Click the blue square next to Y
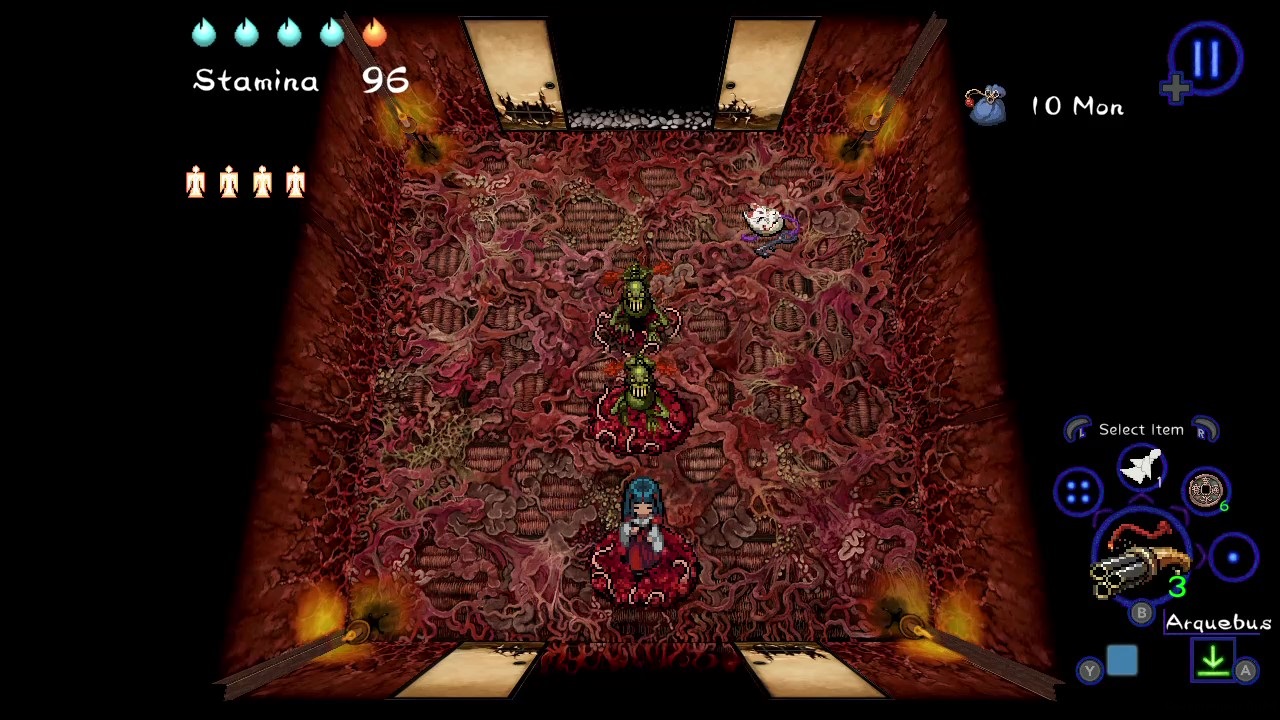The image size is (1280, 720). 1122,659
